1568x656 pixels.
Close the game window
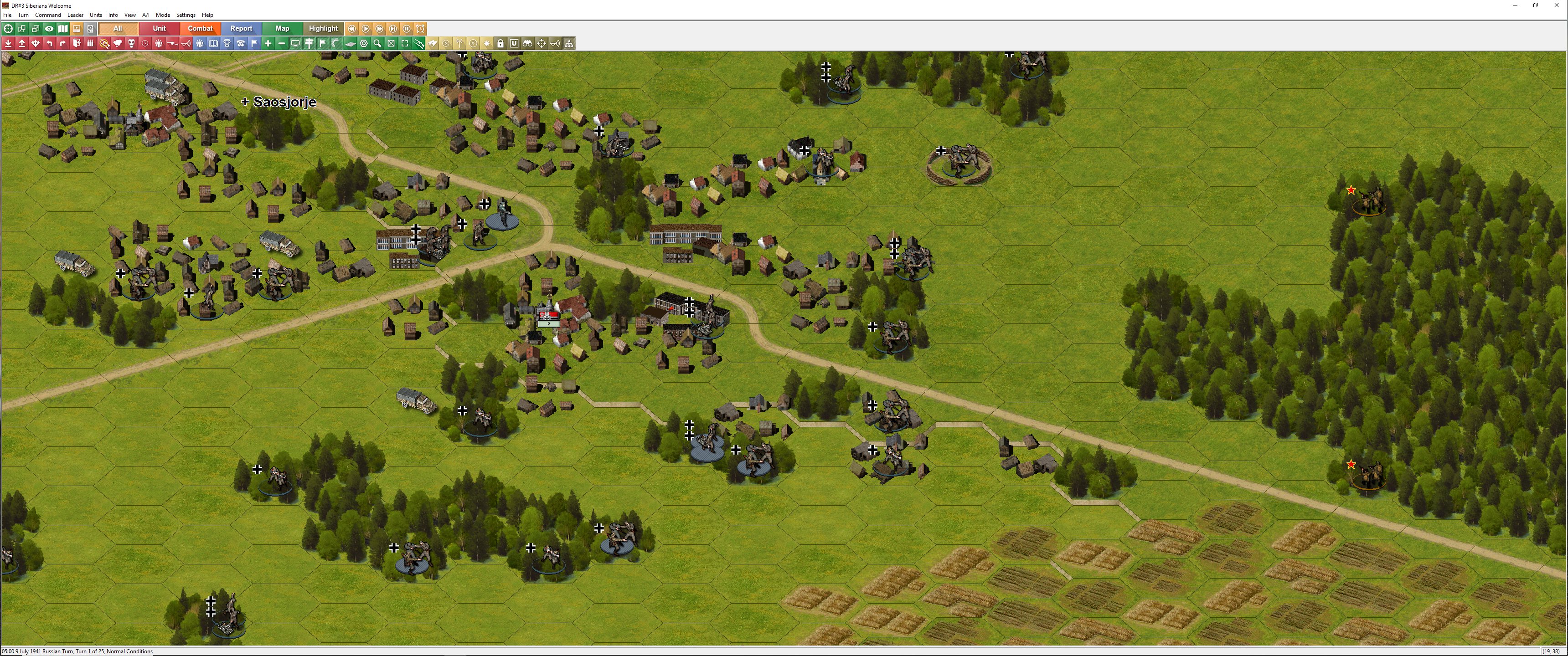tap(1557, 5)
